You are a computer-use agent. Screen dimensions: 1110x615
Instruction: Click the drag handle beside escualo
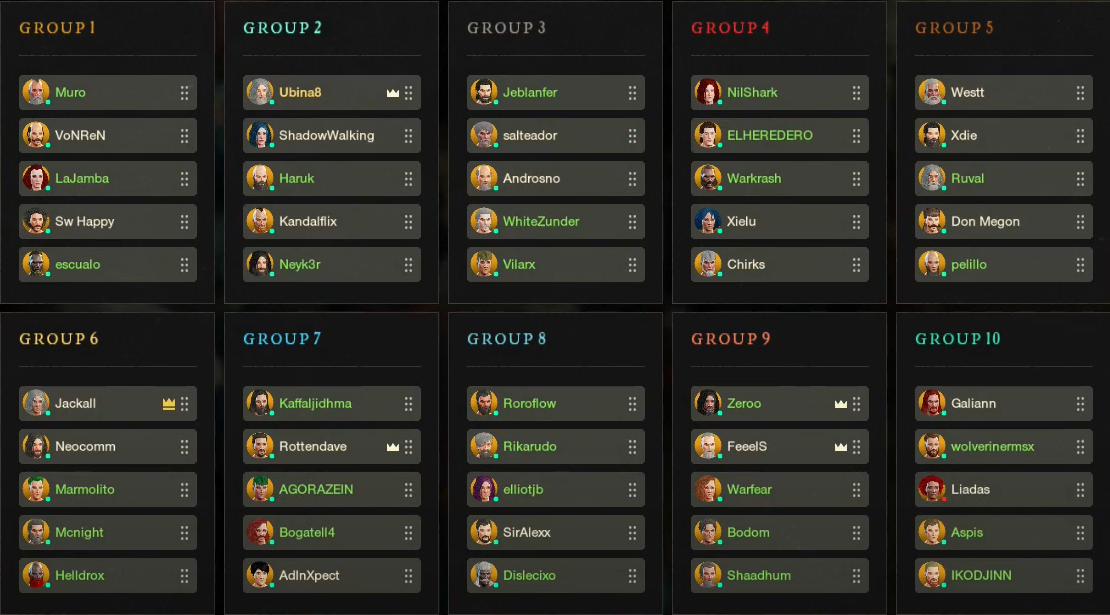click(x=184, y=265)
